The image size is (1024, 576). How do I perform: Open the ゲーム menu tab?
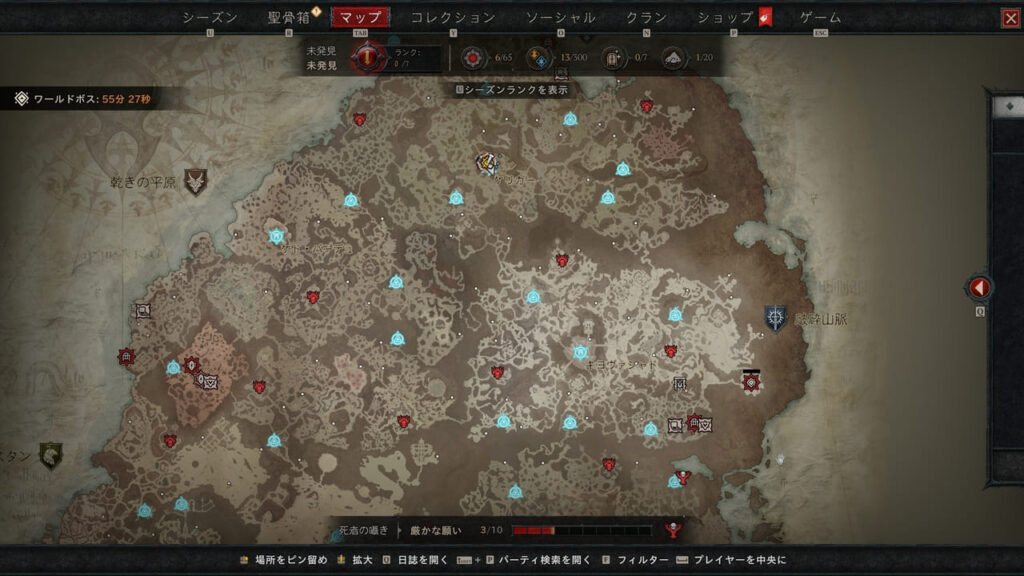tap(821, 17)
